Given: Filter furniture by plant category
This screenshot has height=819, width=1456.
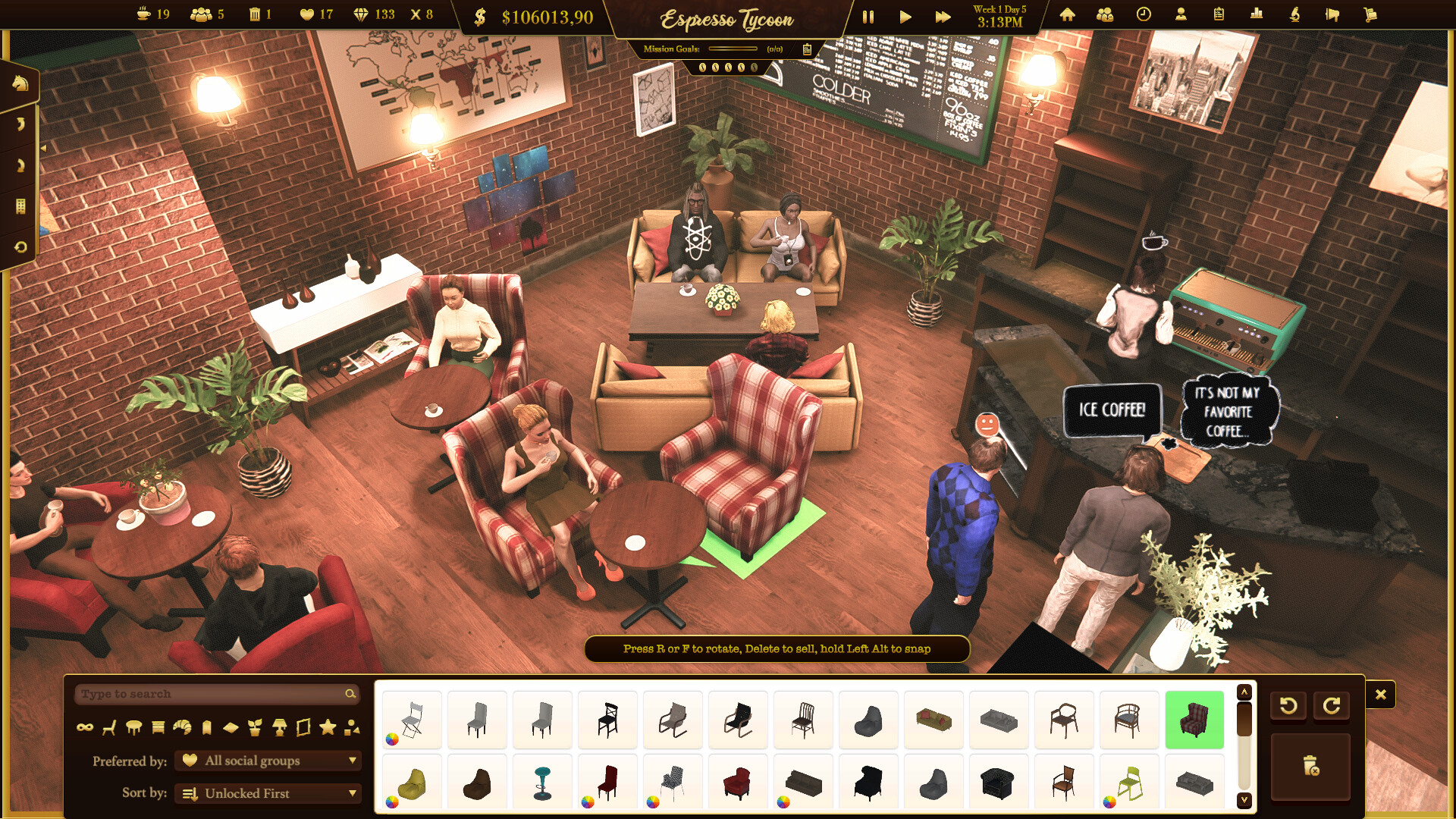Looking at the screenshot, I should (255, 728).
